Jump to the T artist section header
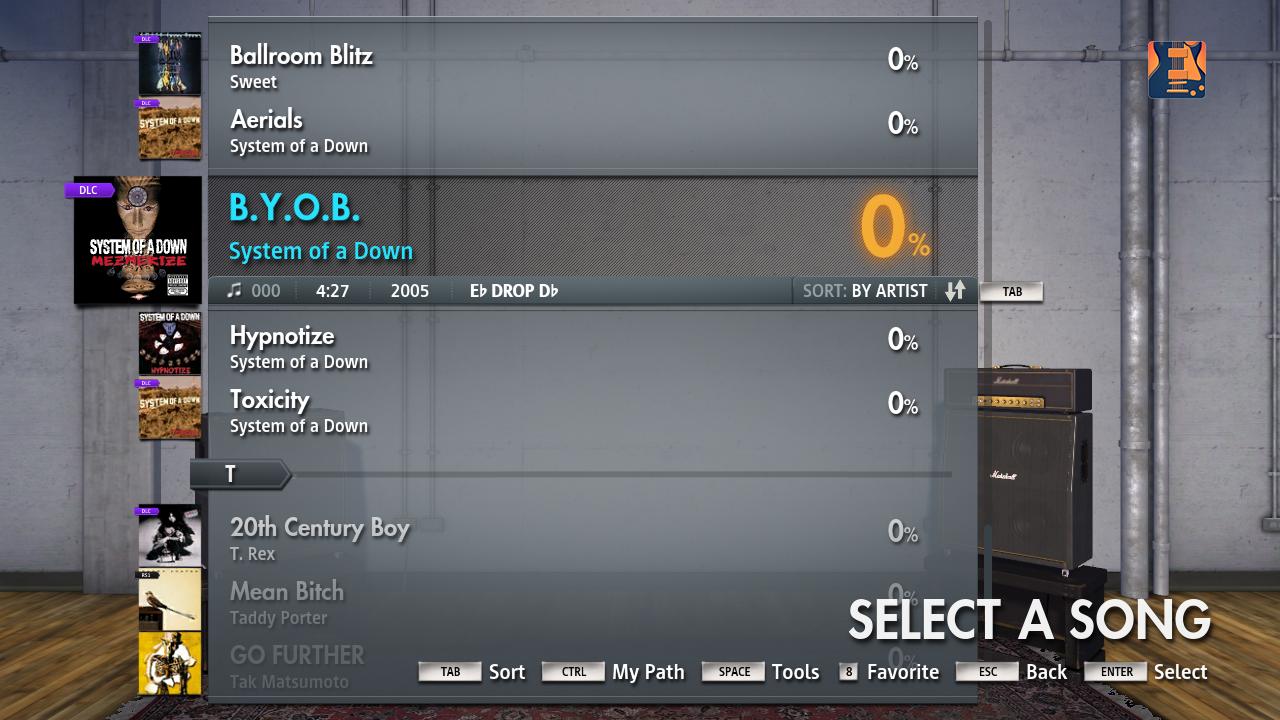This screenshot has height=720, width=1280. [239, 474]
